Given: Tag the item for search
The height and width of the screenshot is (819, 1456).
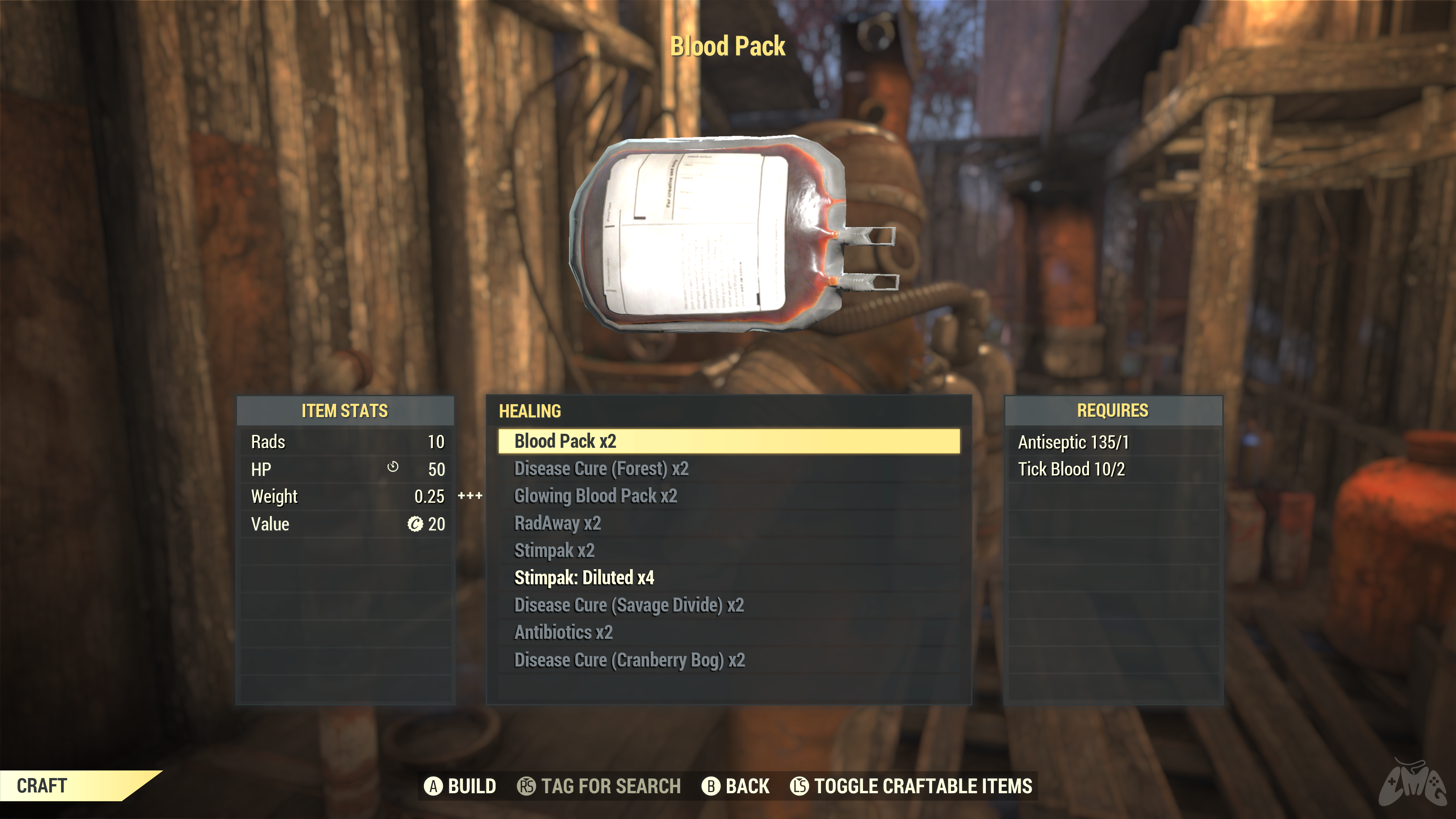Looking at the screenshot, I should [x=599, y=786].
